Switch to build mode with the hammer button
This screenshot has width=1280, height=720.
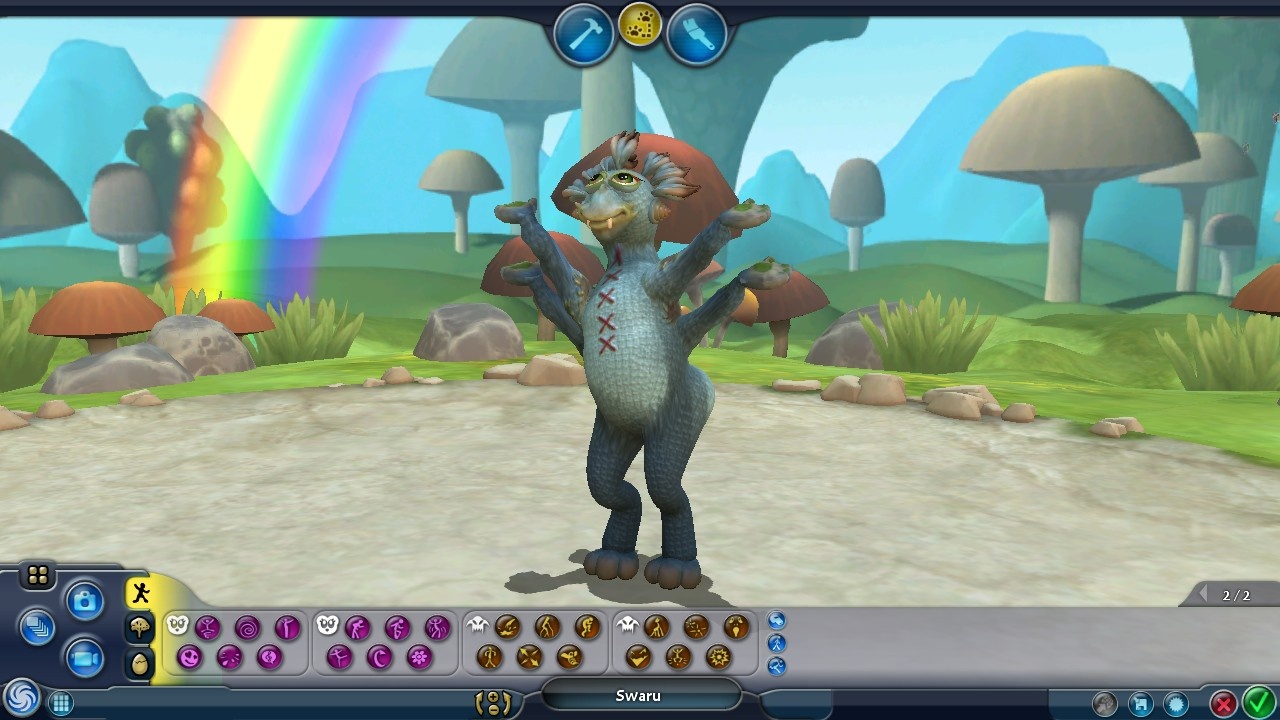click(584, 35)
